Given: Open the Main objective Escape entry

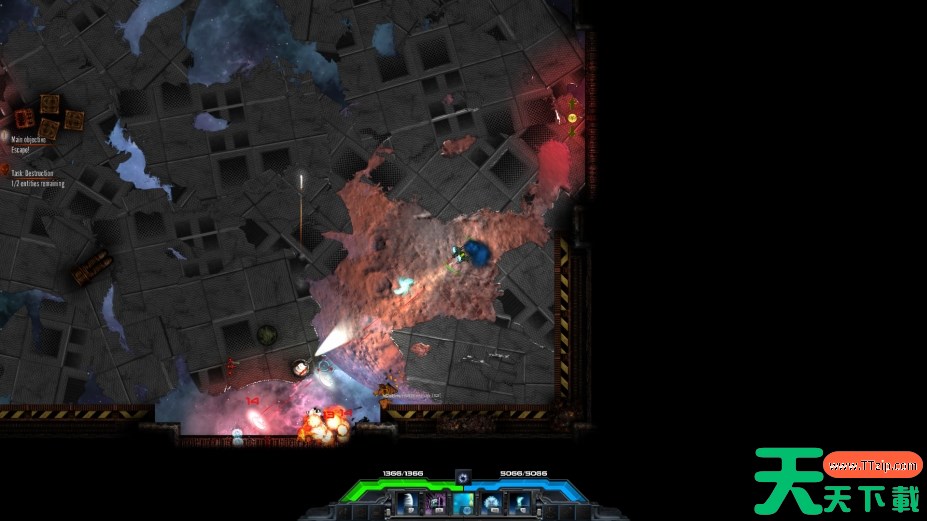Looking at the screenshot, I should point(29,144).
